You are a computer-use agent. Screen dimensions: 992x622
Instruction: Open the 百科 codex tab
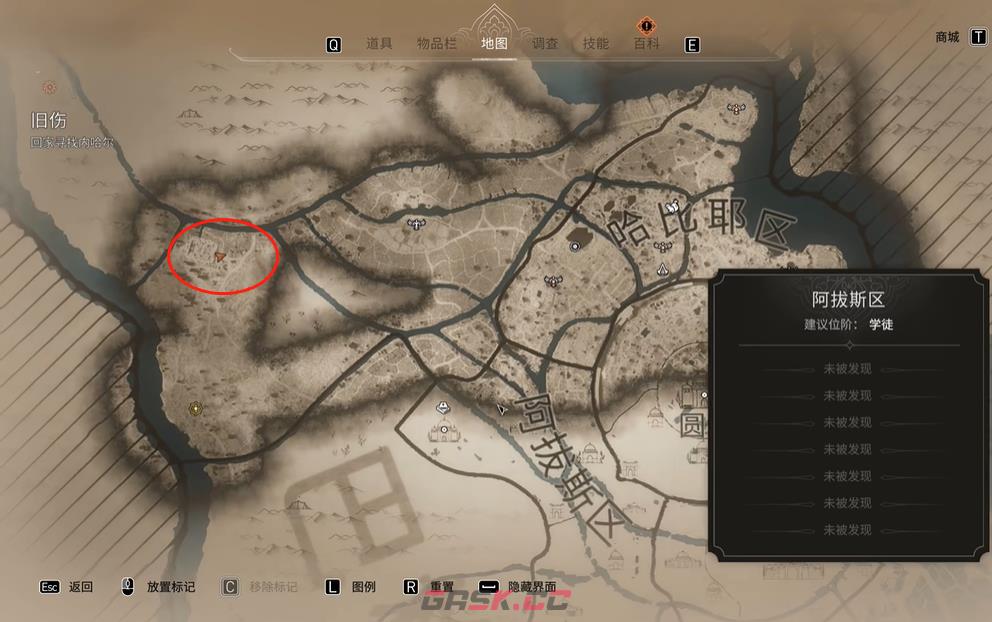pyautogui.click(x=646, y=44)
